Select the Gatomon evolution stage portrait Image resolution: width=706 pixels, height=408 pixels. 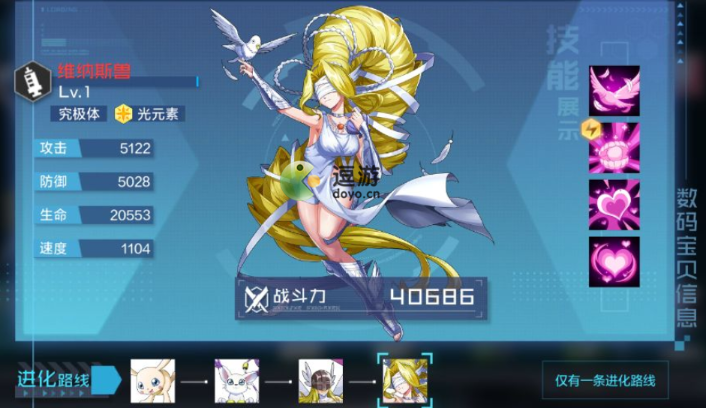point(236,381)
